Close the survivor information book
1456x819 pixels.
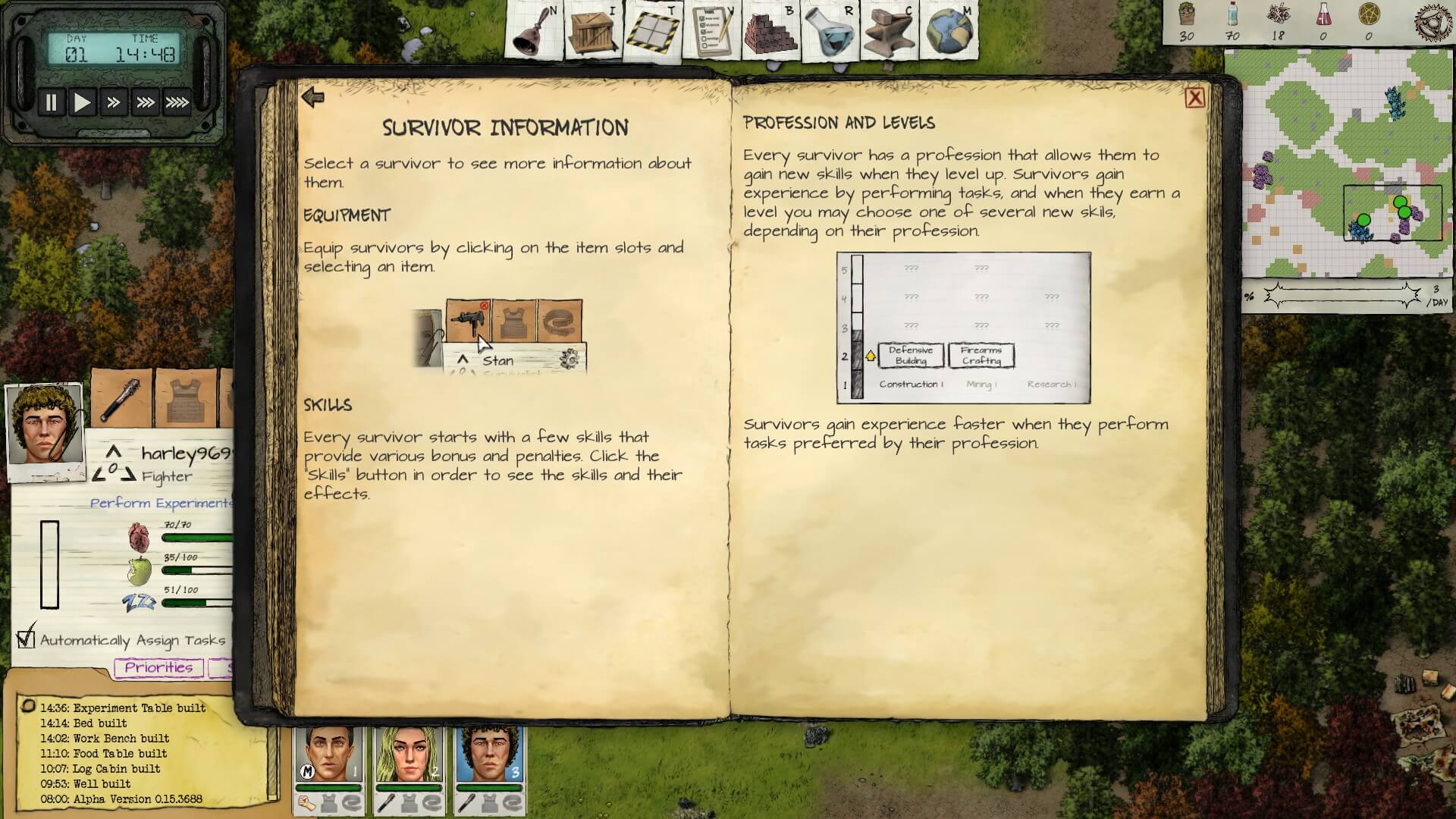click(x=1194, y=98)
